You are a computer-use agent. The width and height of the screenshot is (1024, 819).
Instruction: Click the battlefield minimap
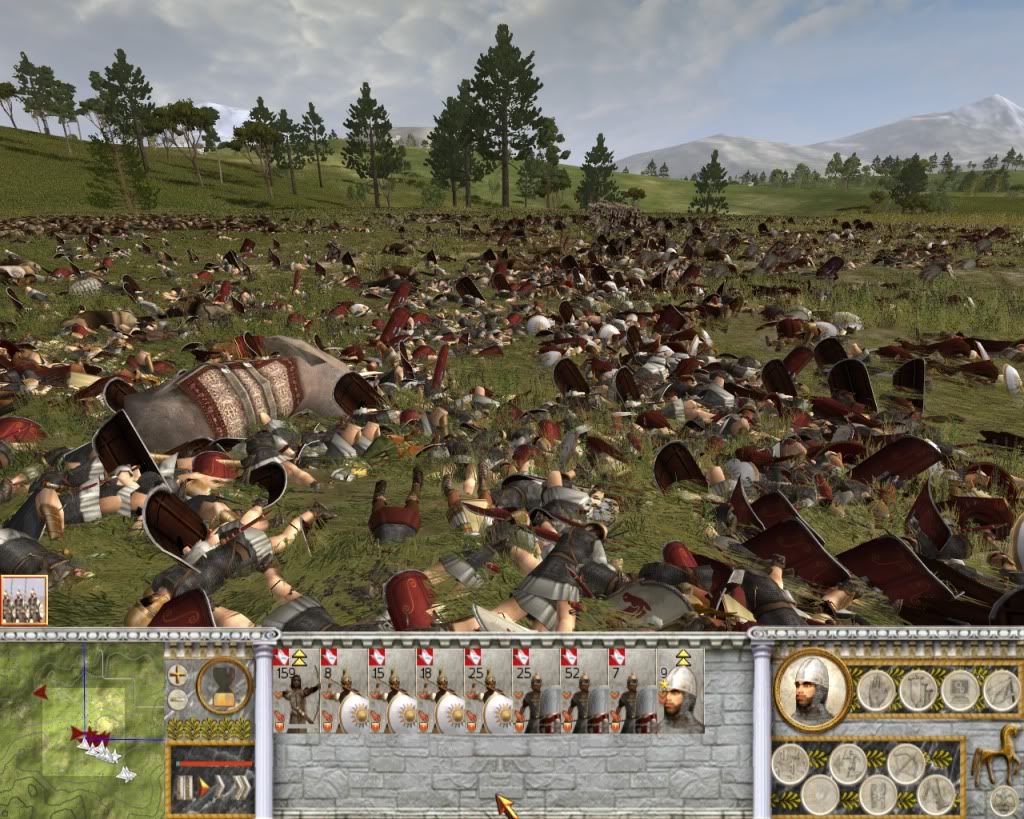82,730
